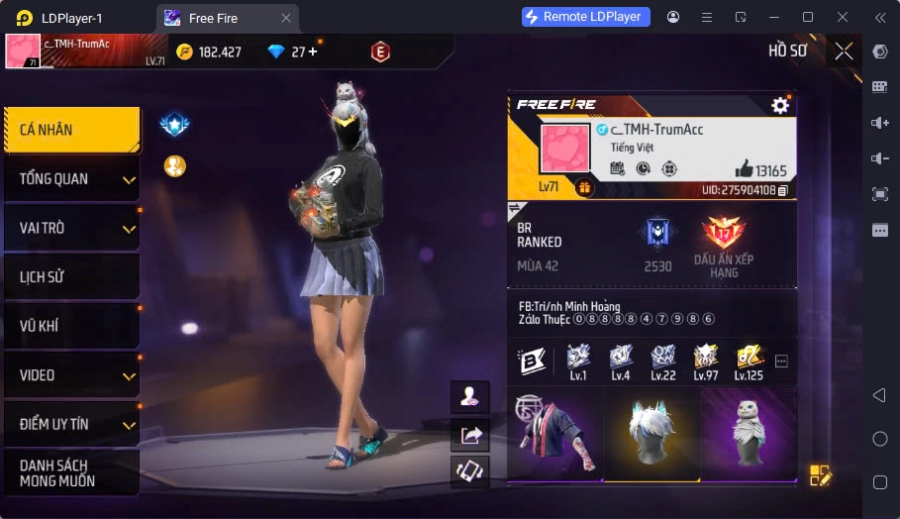The height and width of the screenshot is (519, 900).
Task: Add diamonds with the plus button
Action: 312,51
